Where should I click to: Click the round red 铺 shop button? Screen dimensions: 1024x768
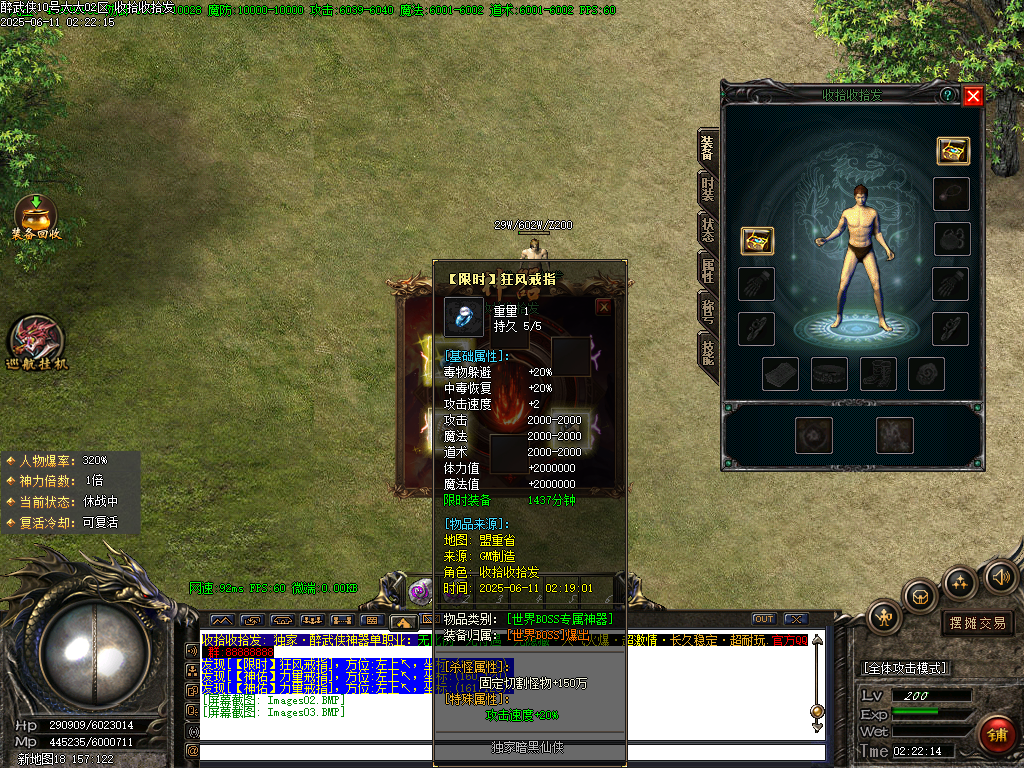point(997,735)
